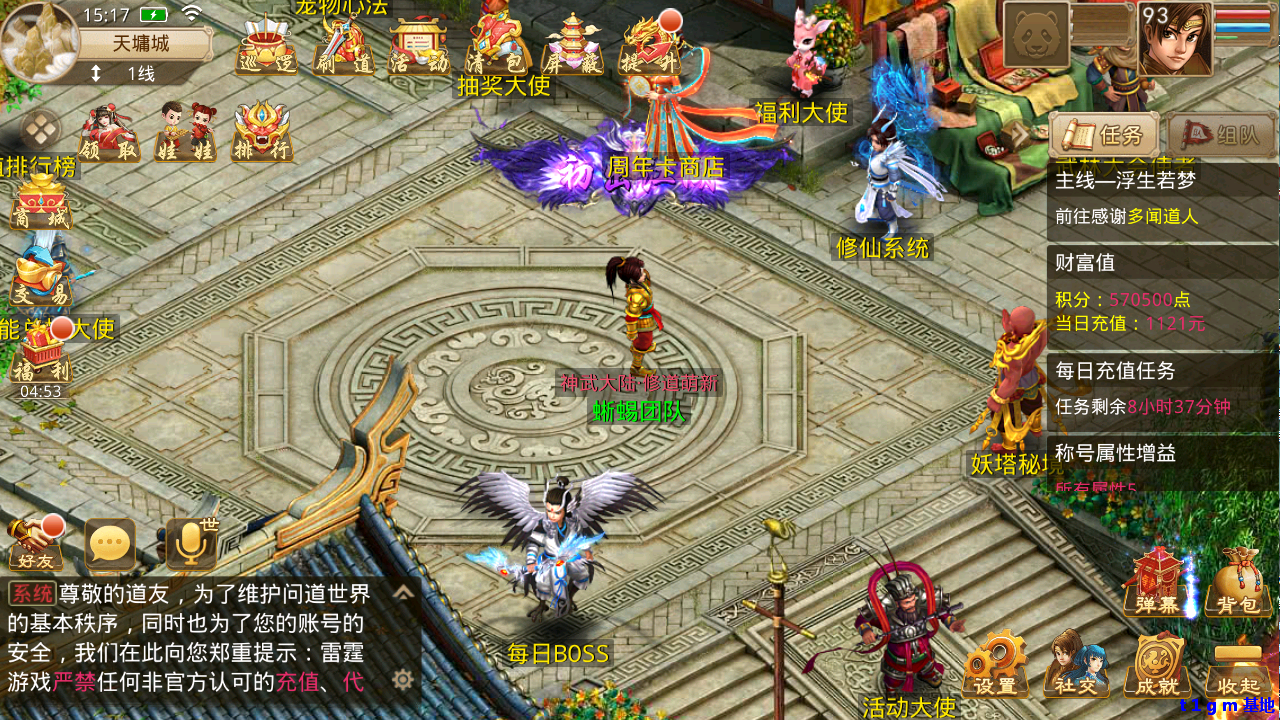Switch to the 组队 team tab
Viewport: 1280px width, 720px height.
point(1222,135)
